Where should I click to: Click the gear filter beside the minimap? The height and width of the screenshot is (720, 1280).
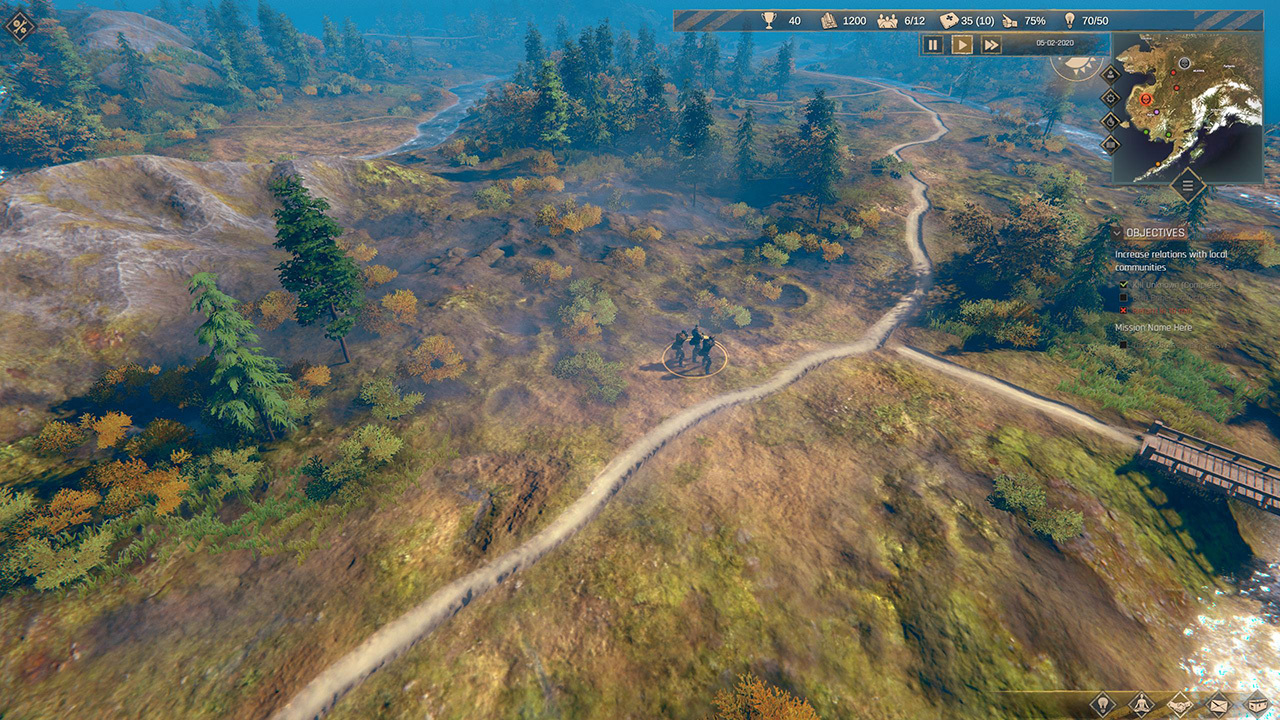[x=1110, y=98]
